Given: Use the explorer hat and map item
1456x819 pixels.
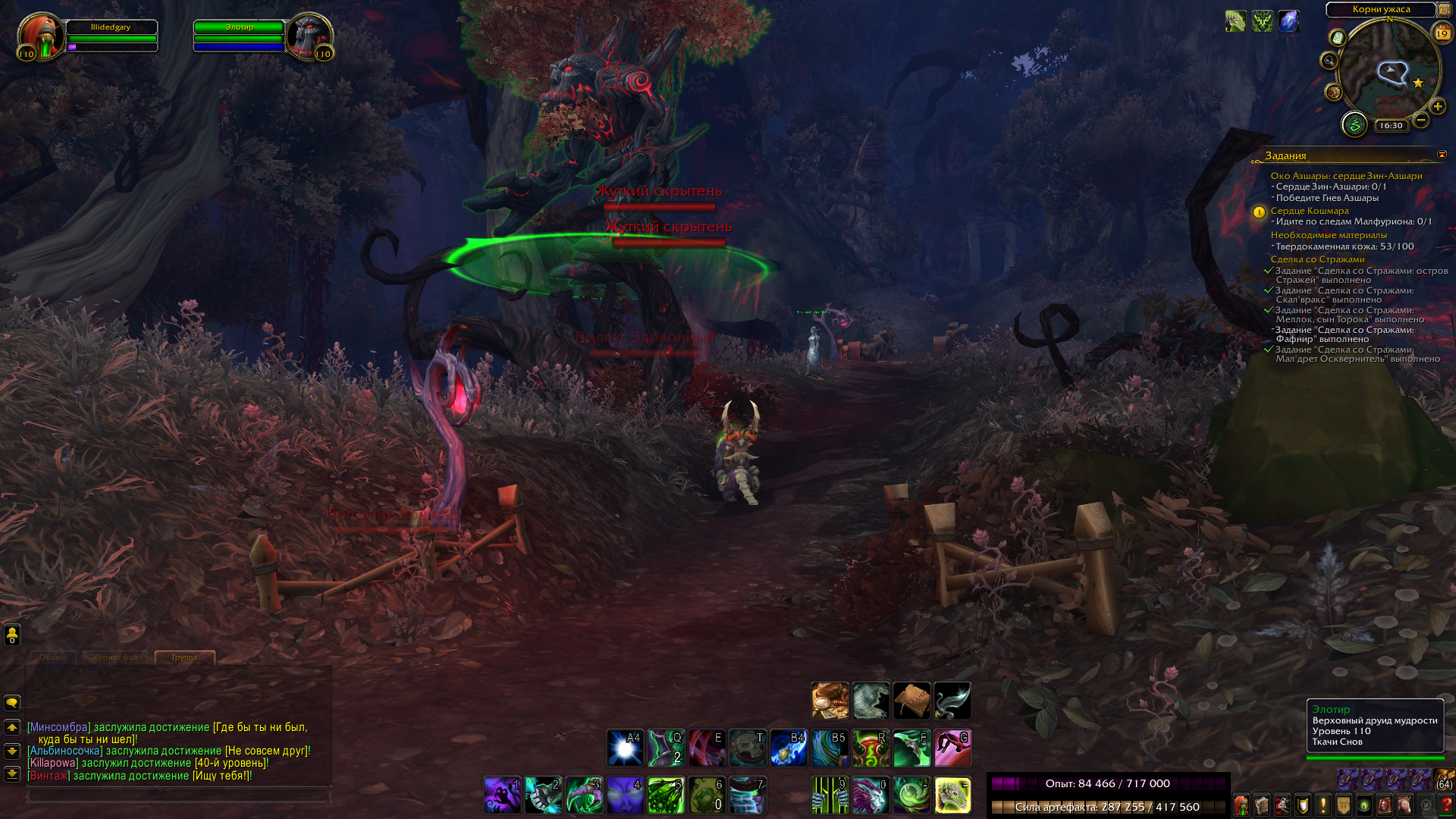Looking at the screenshot, I should pyautogui.click(x=830, y=701).
